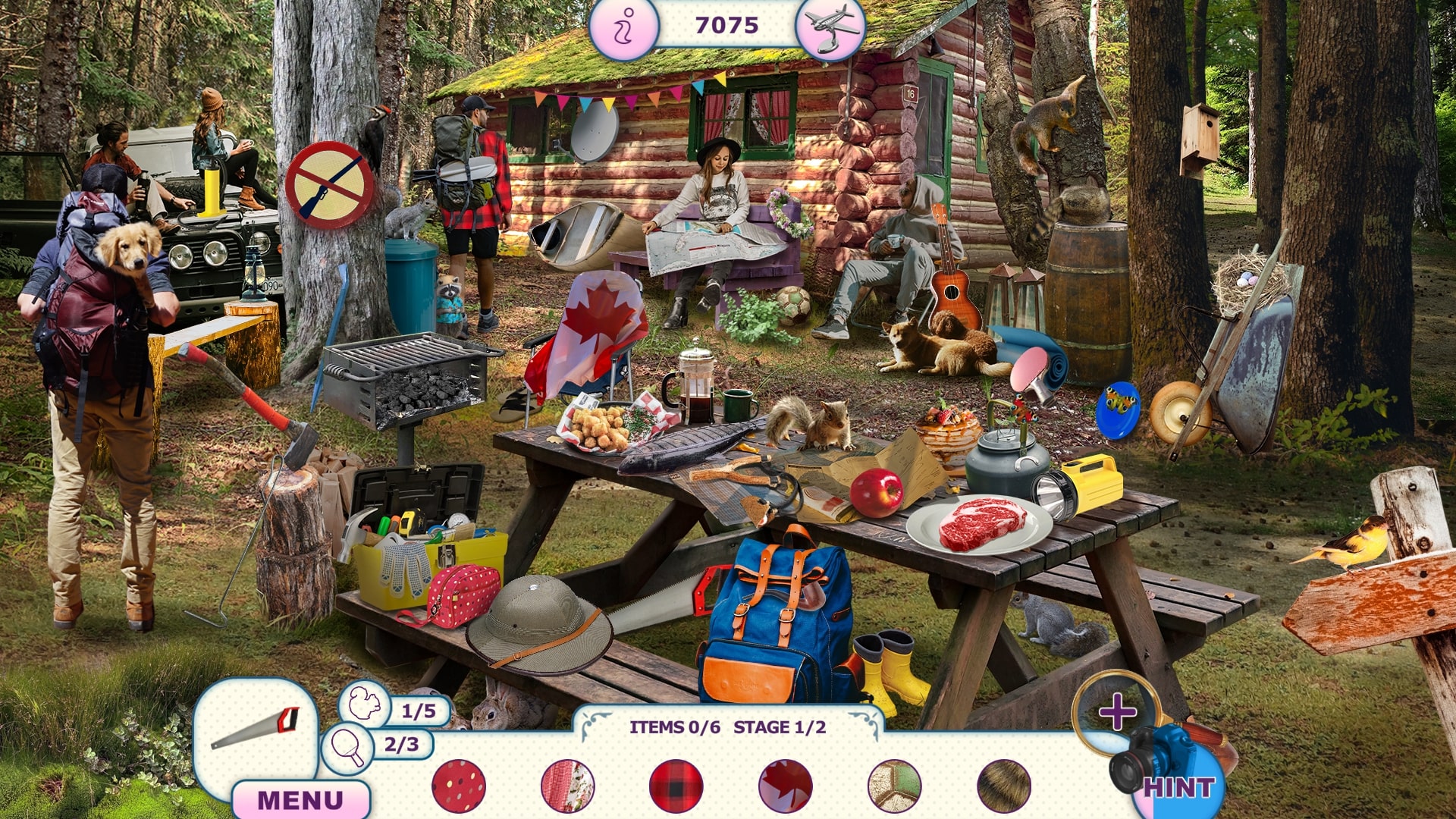Pick the maple leaf flag swatch

(785, 786)
